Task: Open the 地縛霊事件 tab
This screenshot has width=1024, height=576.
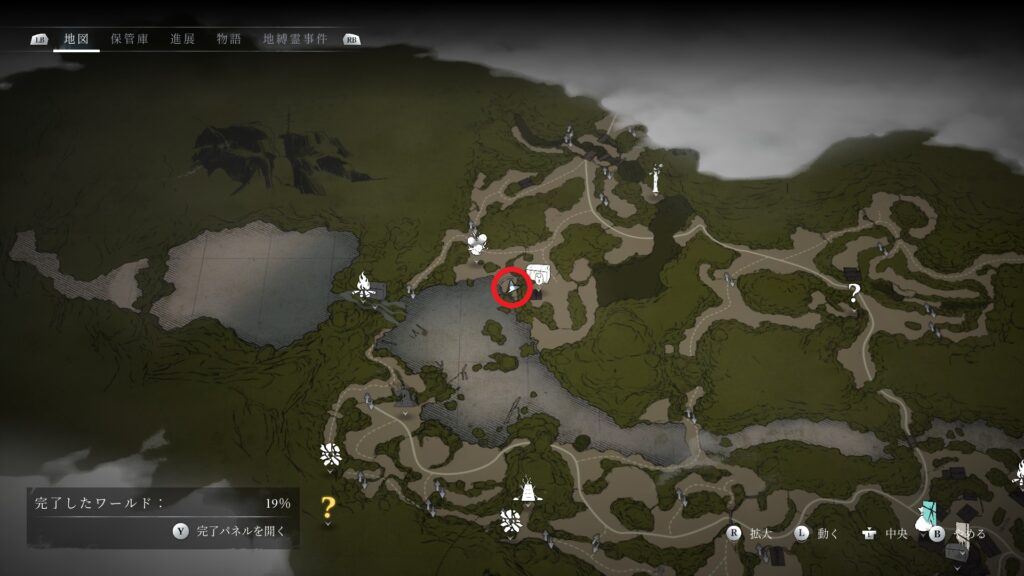Action: (x=294, y=39)
